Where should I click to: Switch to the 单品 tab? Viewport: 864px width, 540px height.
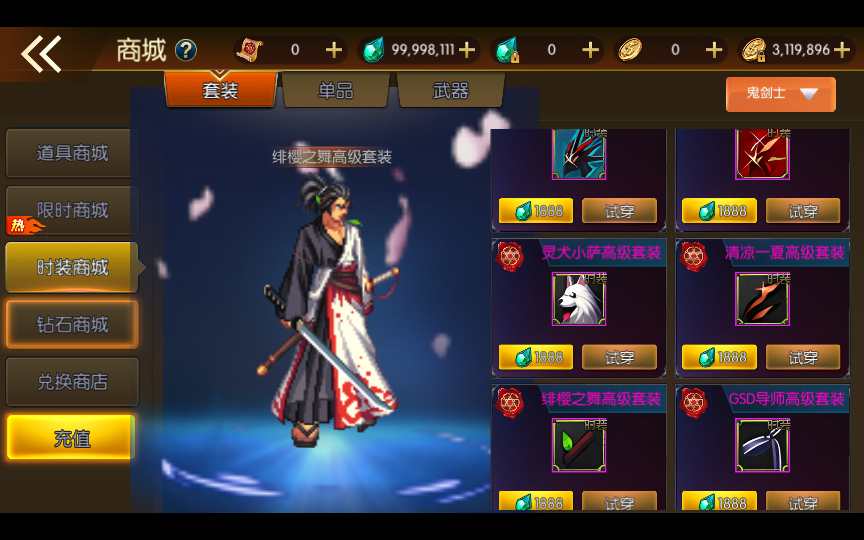(336, 91)
